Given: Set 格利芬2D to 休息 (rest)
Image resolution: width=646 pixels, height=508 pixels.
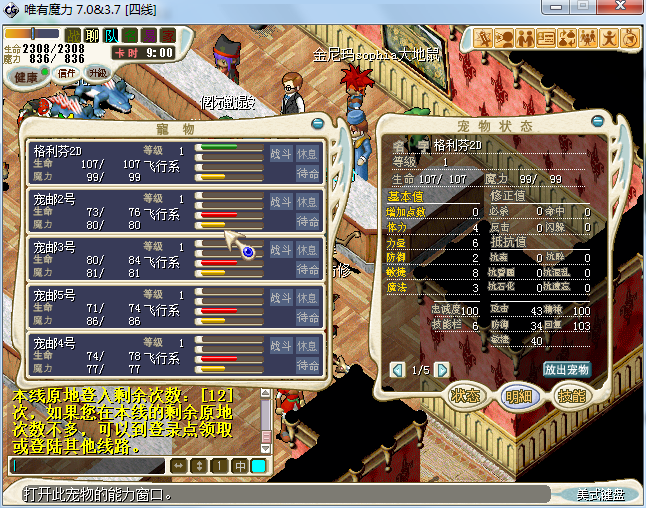Looking at the screenshot, I should (x=308, y=154).
